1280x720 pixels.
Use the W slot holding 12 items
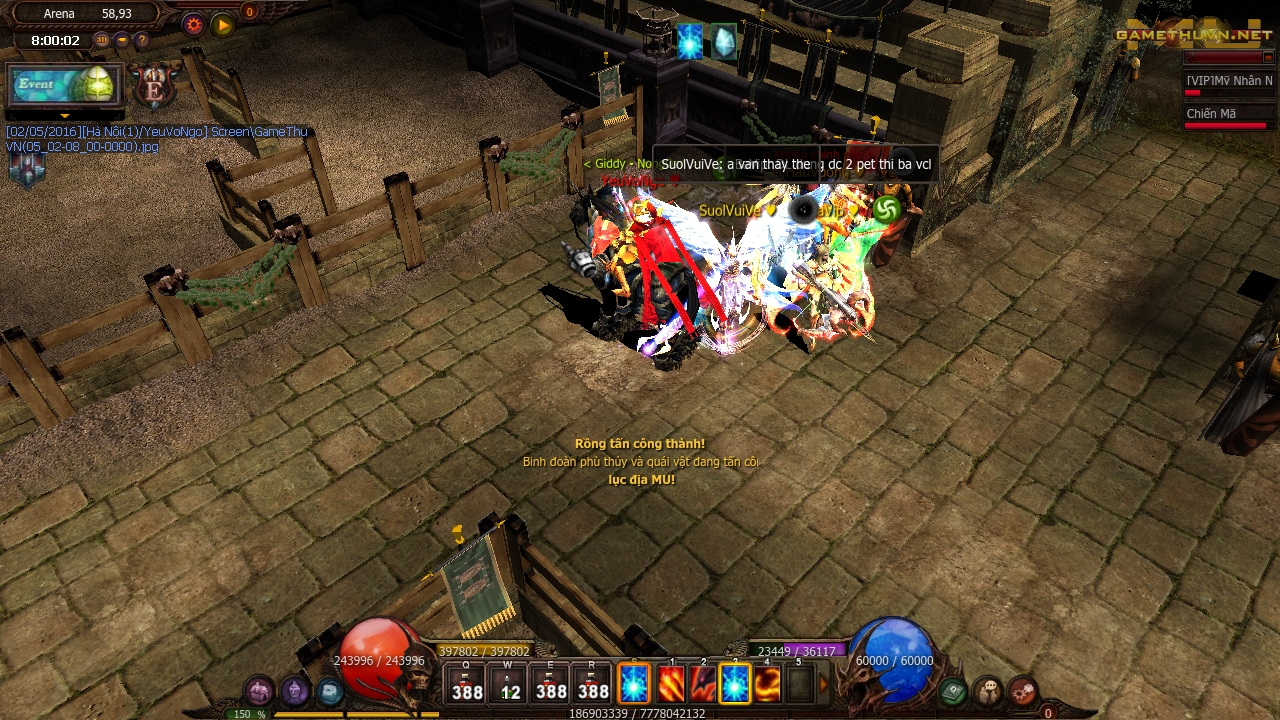(x=509, y=685)
